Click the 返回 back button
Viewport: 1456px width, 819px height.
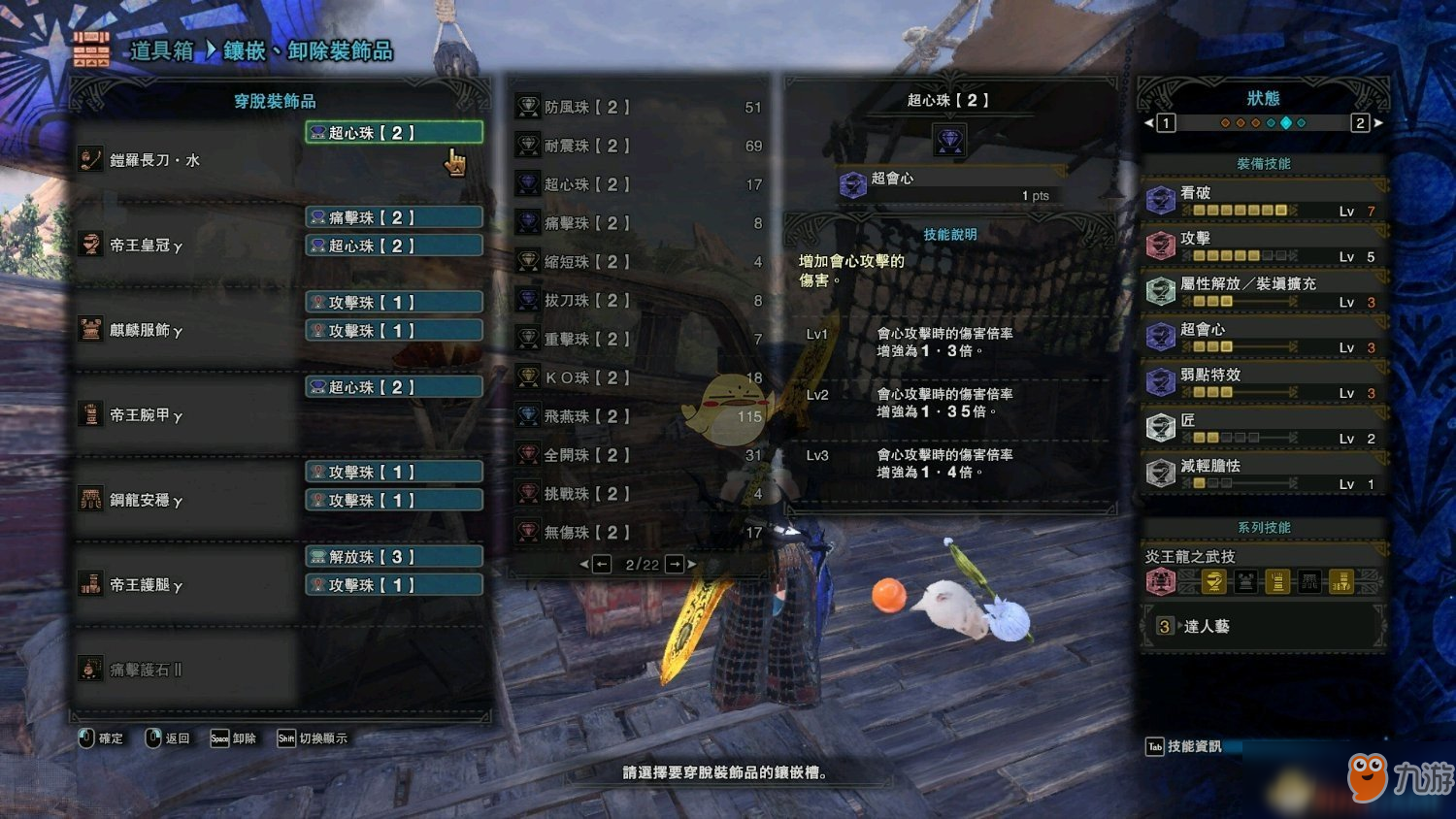click(168, 738)
